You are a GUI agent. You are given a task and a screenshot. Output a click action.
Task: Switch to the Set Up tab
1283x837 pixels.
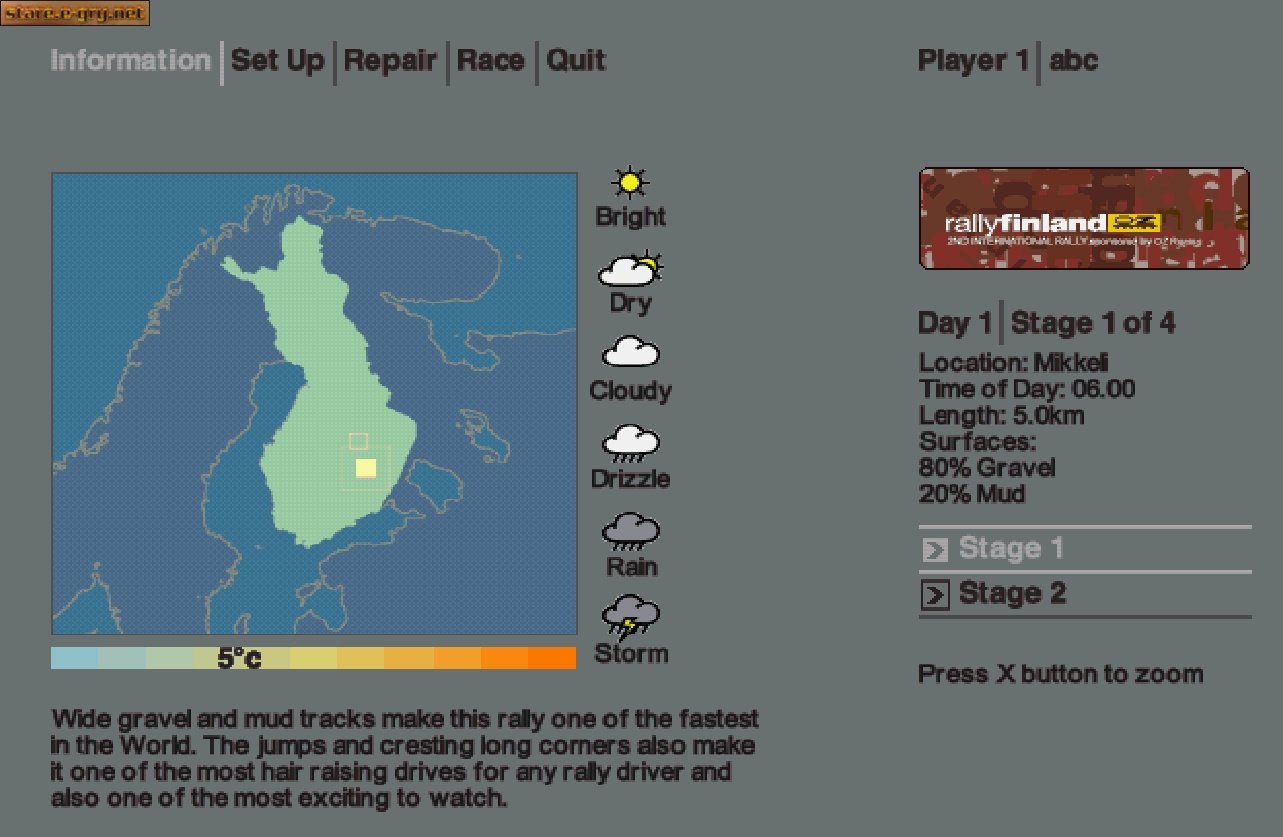[x=277, y=61]
